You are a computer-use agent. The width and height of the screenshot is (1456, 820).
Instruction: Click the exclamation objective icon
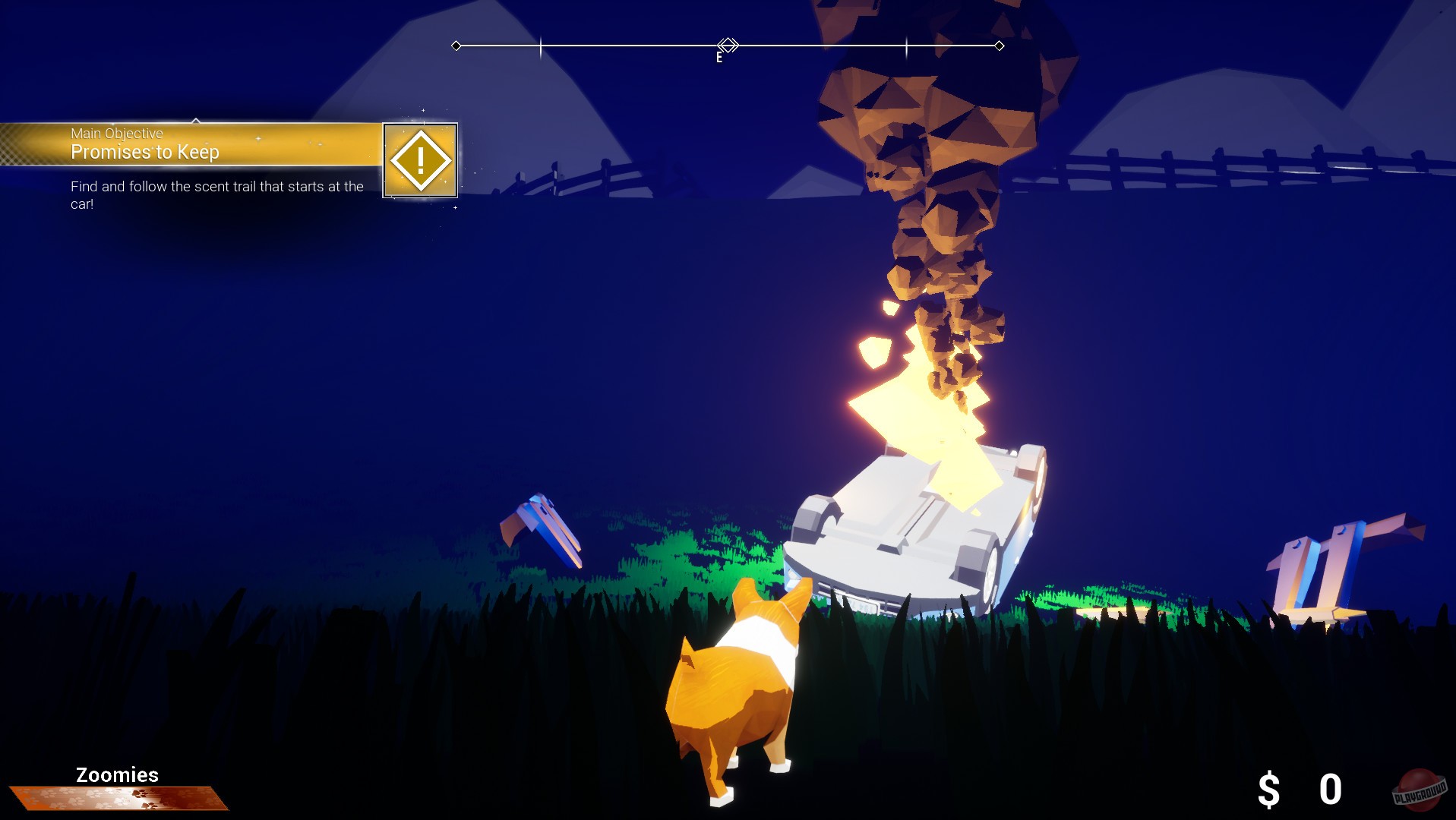(419, 159)
